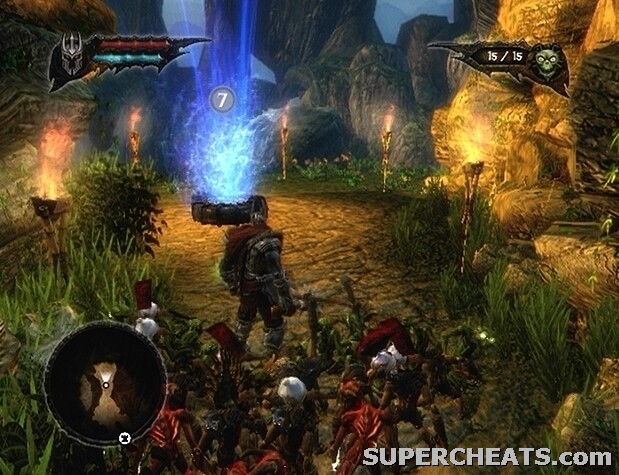Click the circular minimap

(105, 385)
